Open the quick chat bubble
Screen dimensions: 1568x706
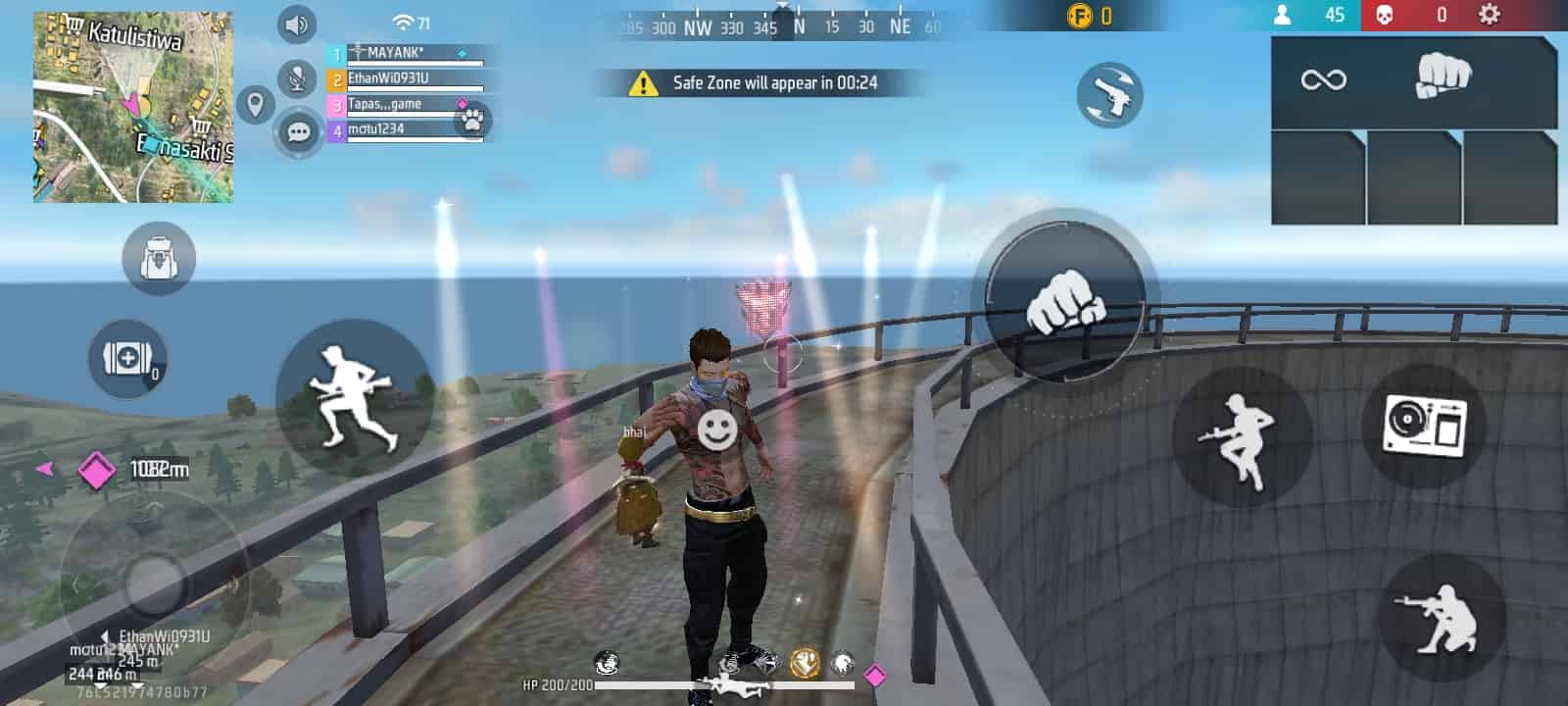pos(299,131)
